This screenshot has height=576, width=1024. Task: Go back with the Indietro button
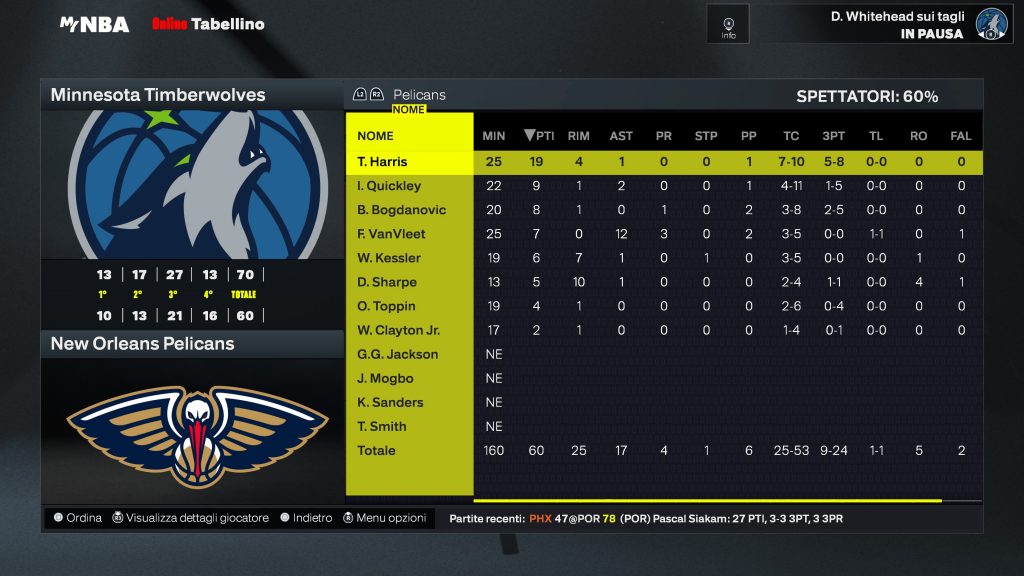(306, 518)
